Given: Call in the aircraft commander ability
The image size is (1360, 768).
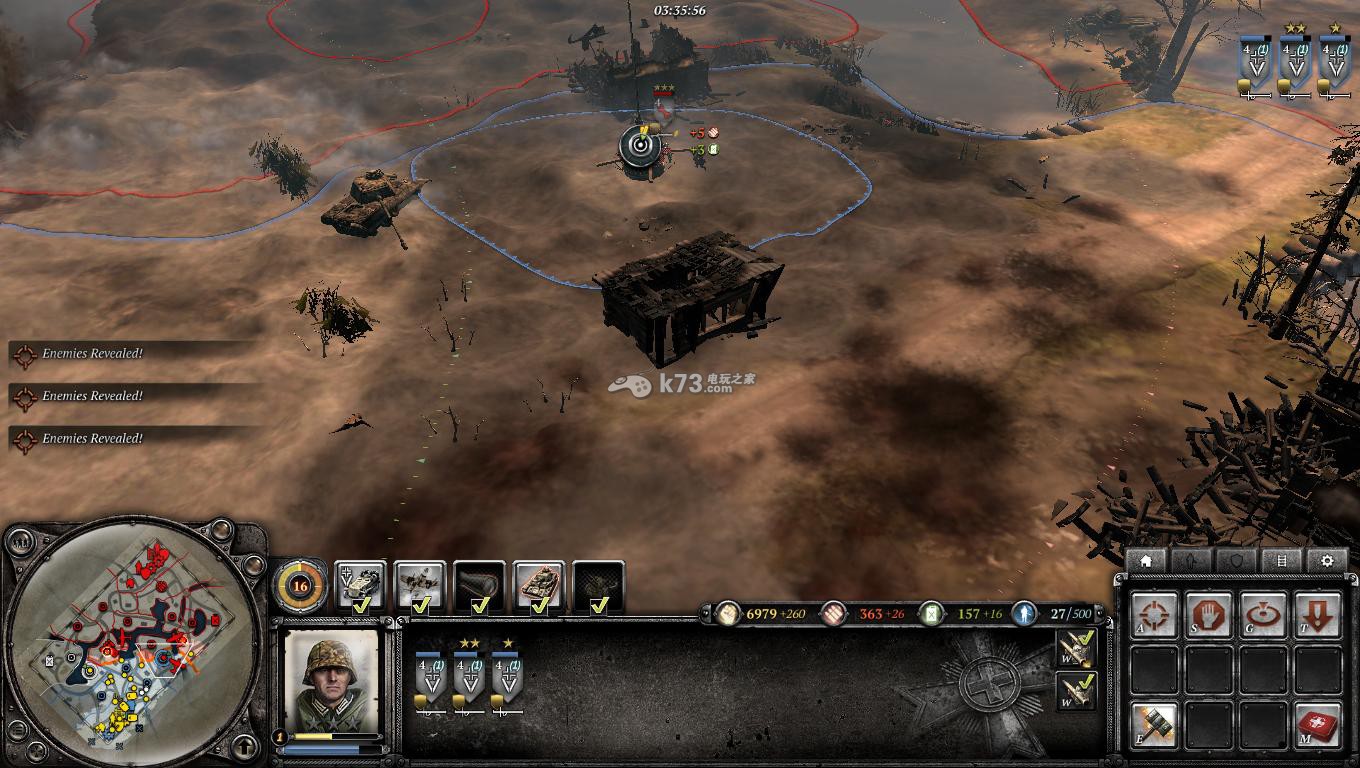Looking at the screenshot, I should coord(419,586).
